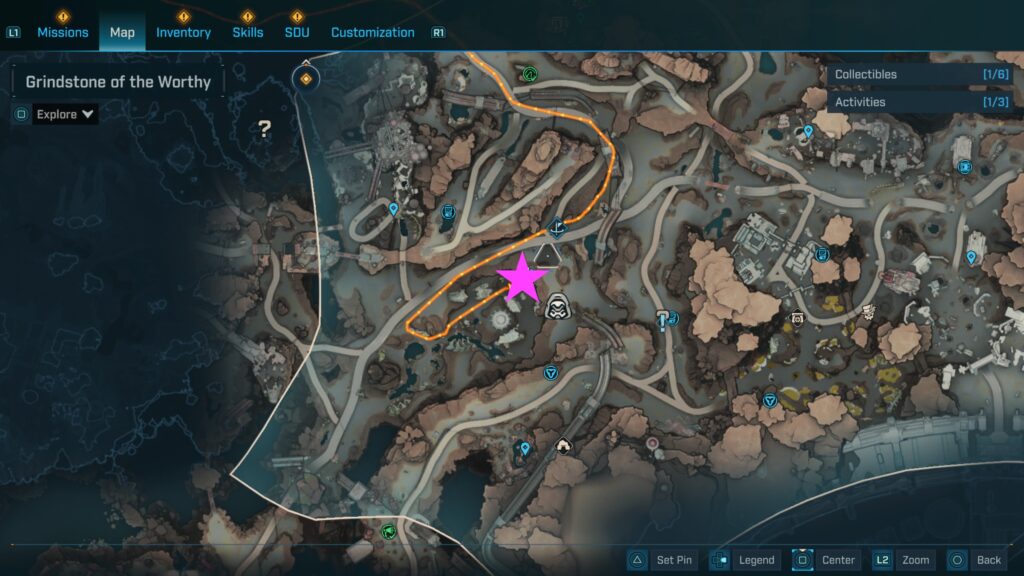Image resolution: width=1024 pixels, height=576 pixels.
Task: Click the Zoom control
Action: (903, 560)
